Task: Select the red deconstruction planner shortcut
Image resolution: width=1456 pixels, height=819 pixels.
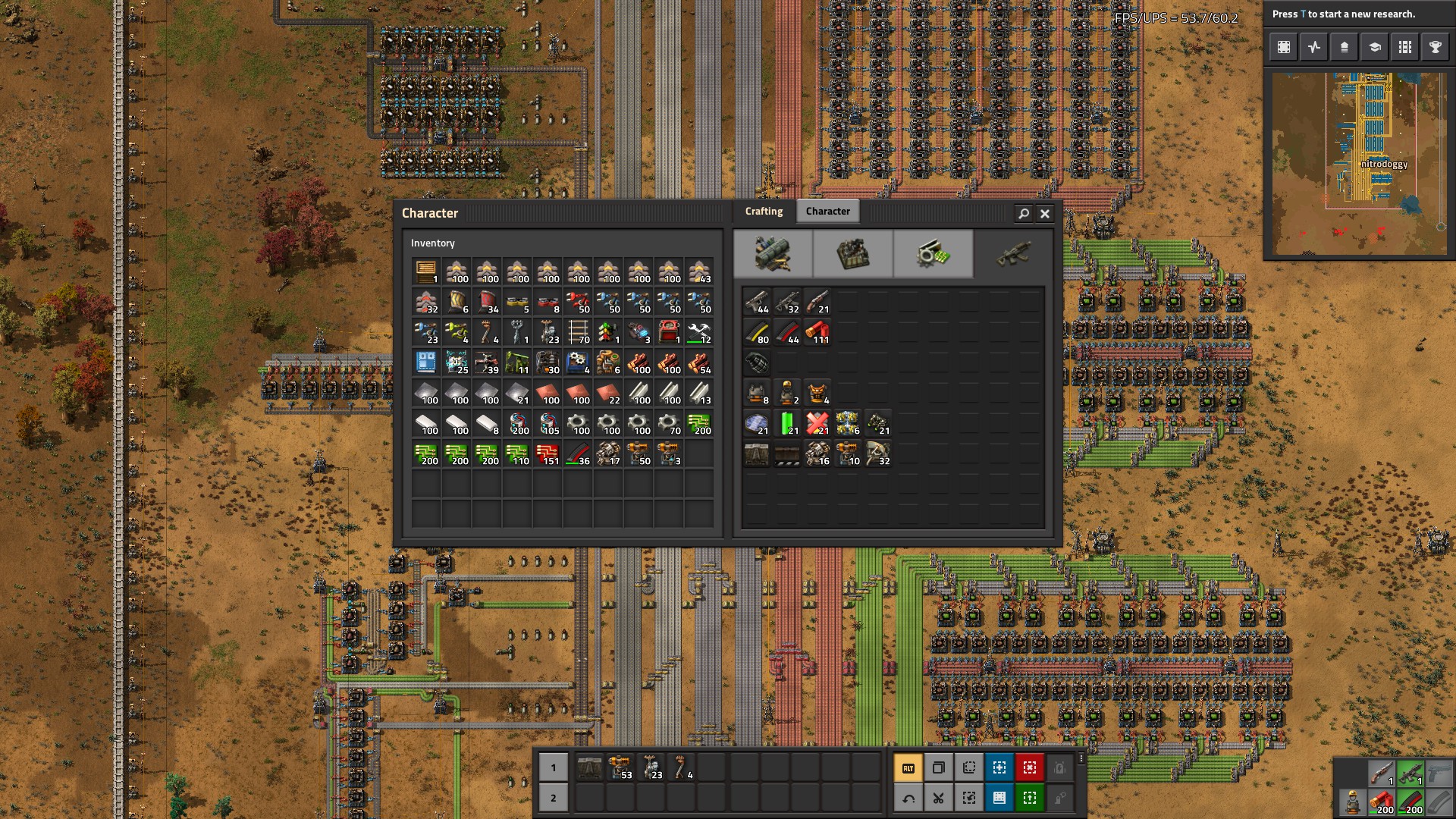Action: point(1028,767)
